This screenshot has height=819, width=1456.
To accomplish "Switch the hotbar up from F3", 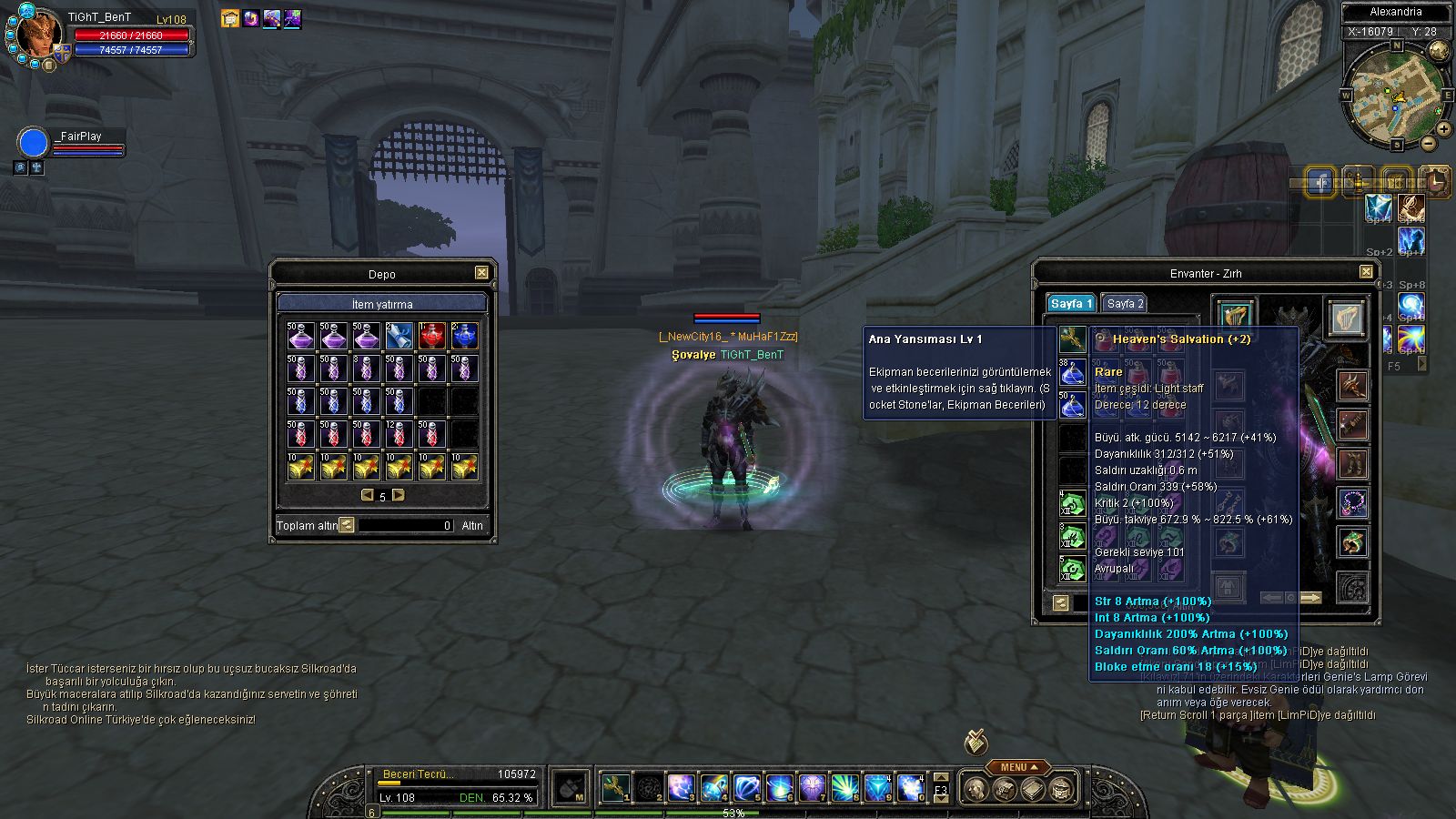I will [941, 776].
